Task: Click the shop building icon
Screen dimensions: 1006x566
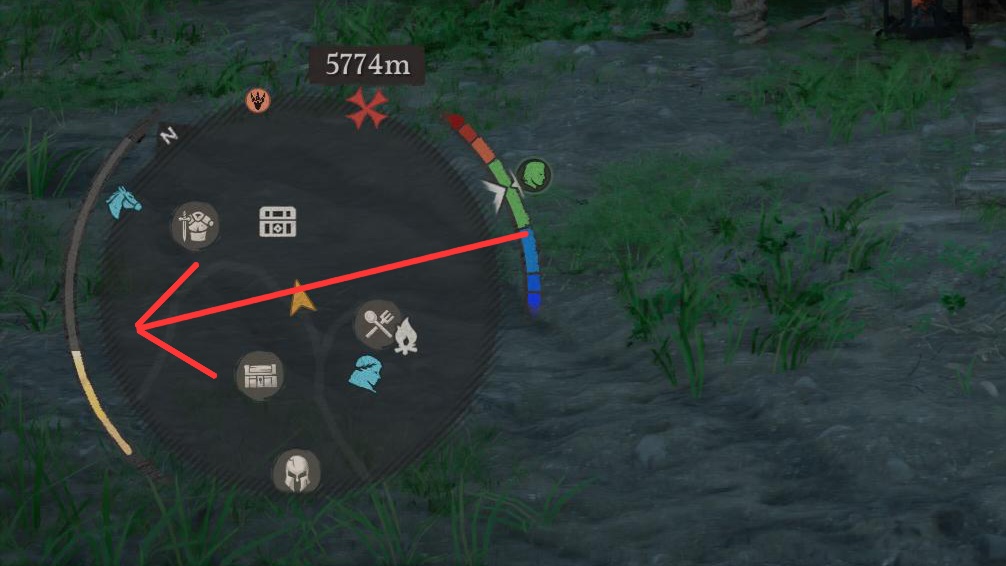Action: tap(259, 376)
